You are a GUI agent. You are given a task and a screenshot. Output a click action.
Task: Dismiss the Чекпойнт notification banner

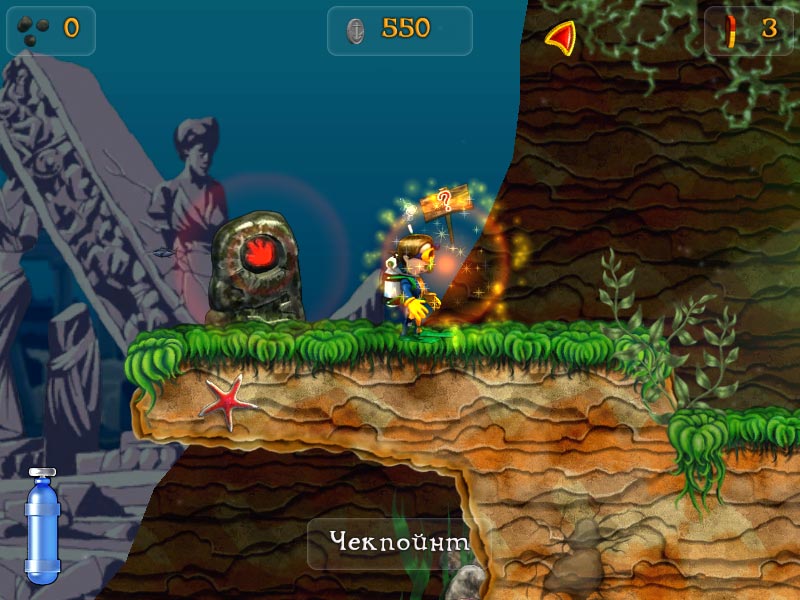pyautogui.click(x=399, y=543)
